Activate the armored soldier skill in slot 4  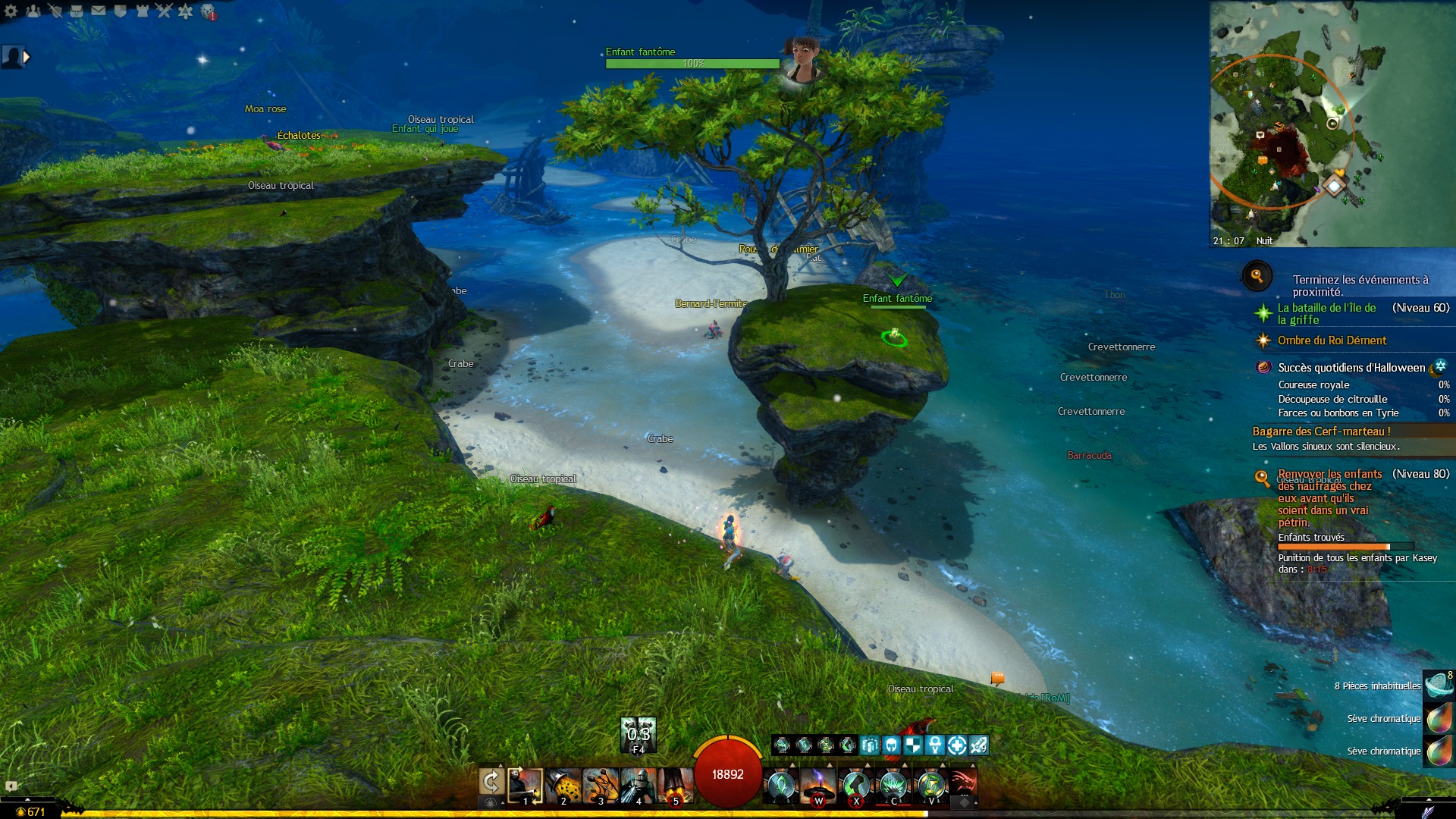pos(639,786)
